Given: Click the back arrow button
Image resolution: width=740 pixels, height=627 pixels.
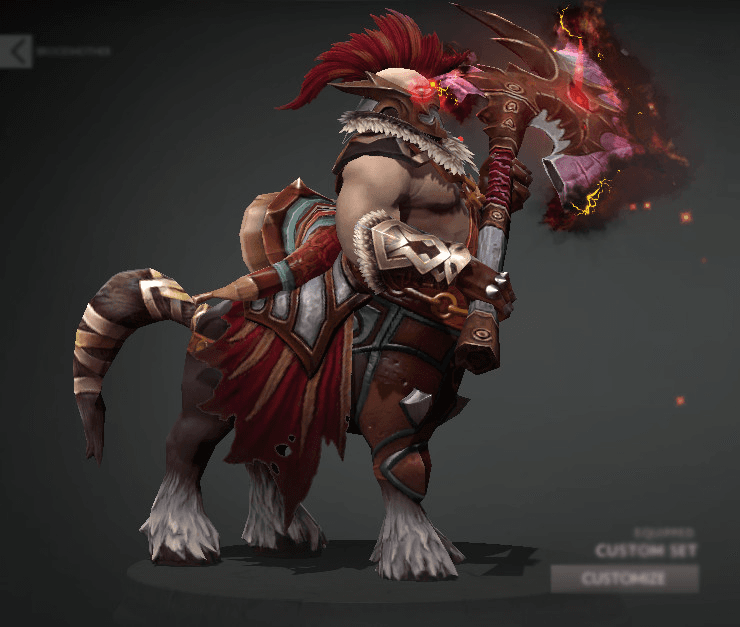Looking at the screenshot, I should (15, 51).
